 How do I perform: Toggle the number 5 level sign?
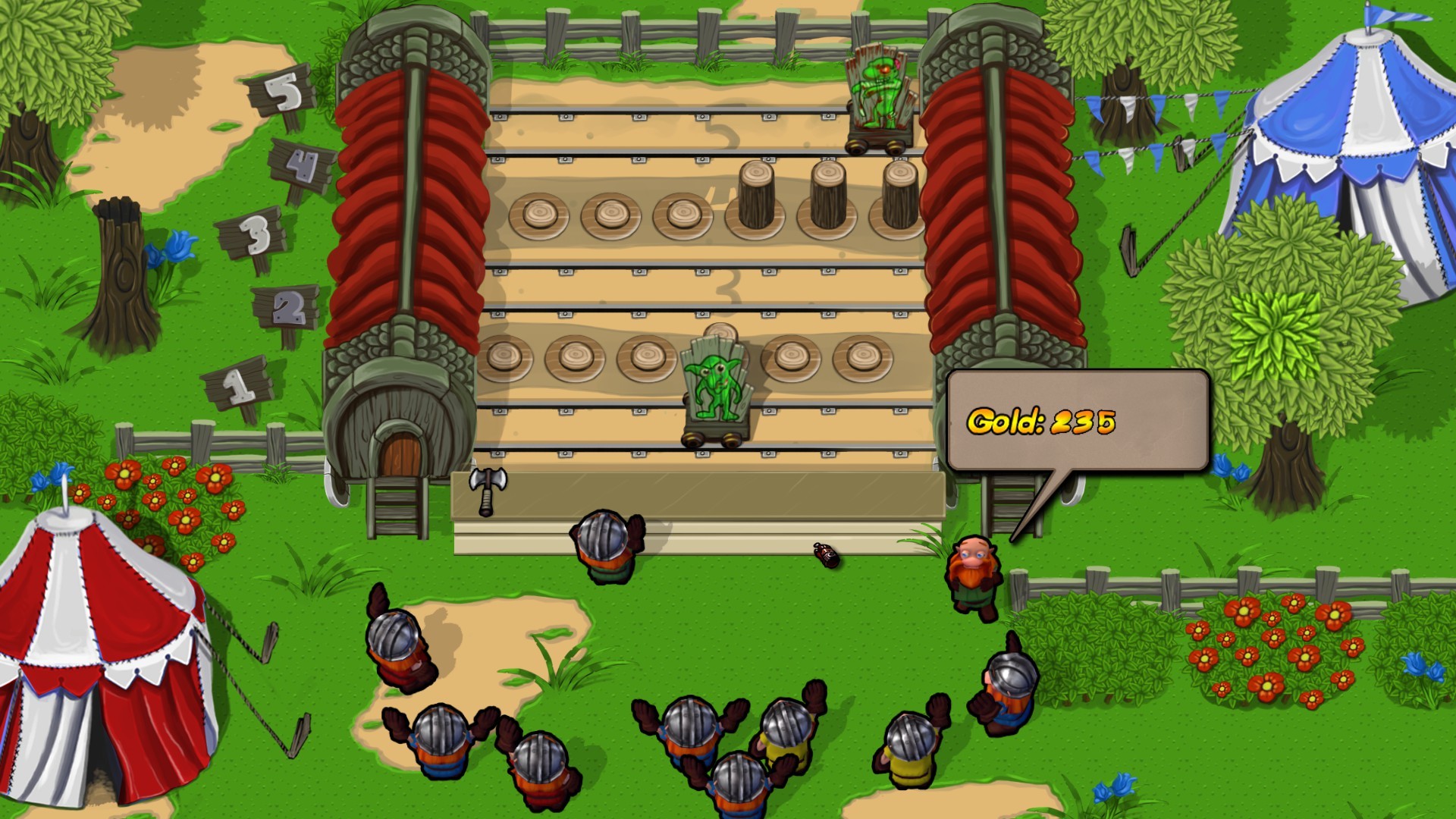(x=281, y=91)
